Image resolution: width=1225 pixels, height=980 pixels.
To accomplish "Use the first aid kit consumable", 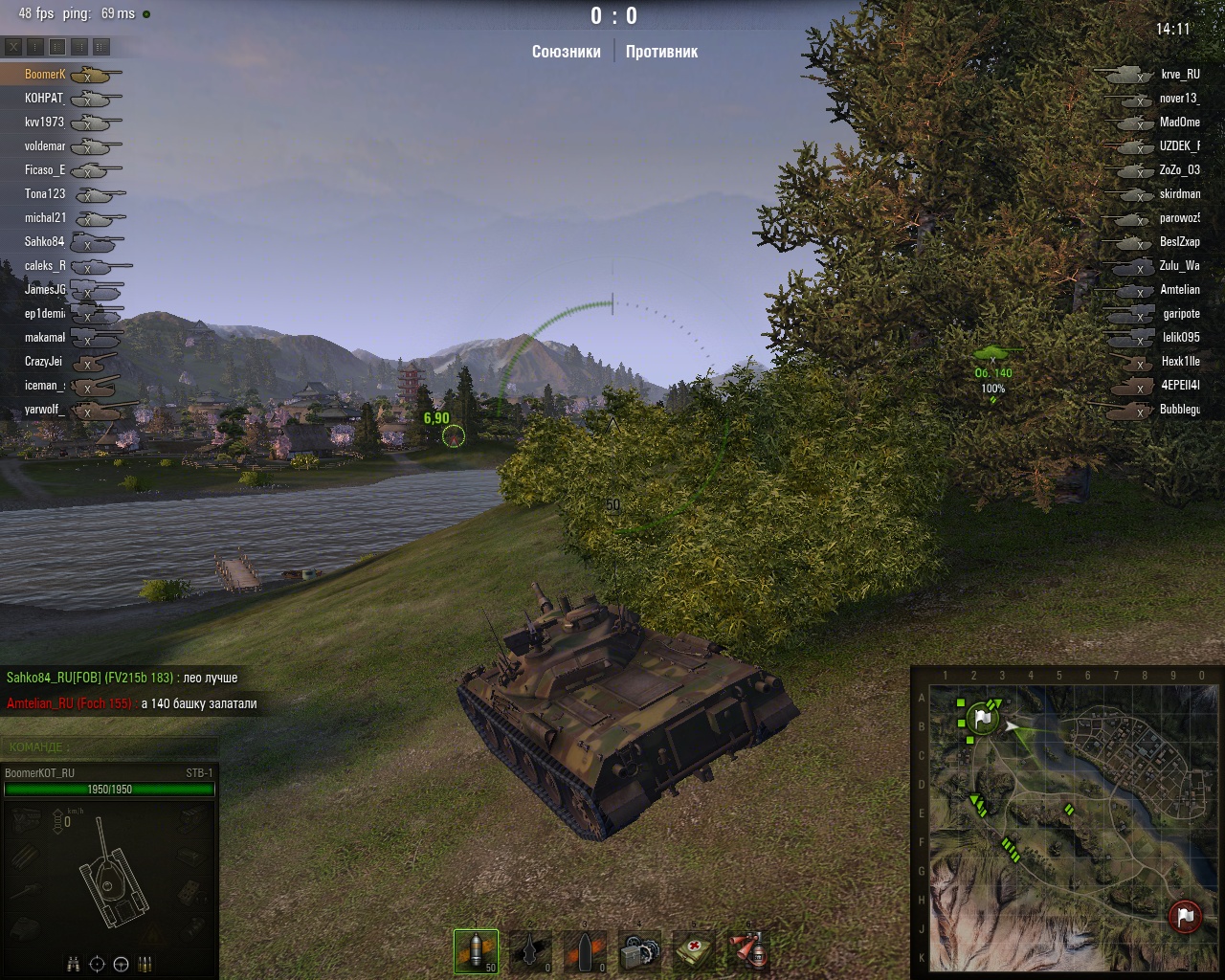I will tap(692, 950).
